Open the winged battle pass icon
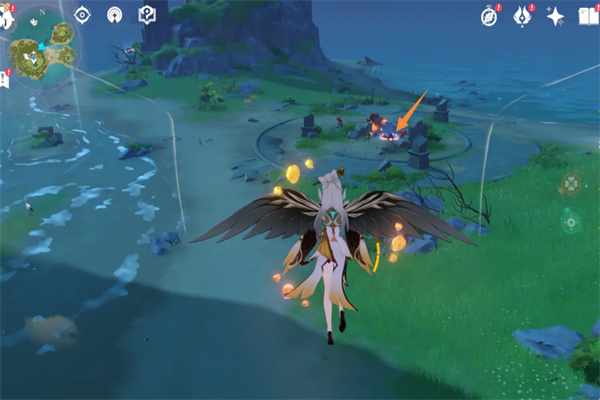The width and height of the screenshot is (600, 400). pos(522,16)
